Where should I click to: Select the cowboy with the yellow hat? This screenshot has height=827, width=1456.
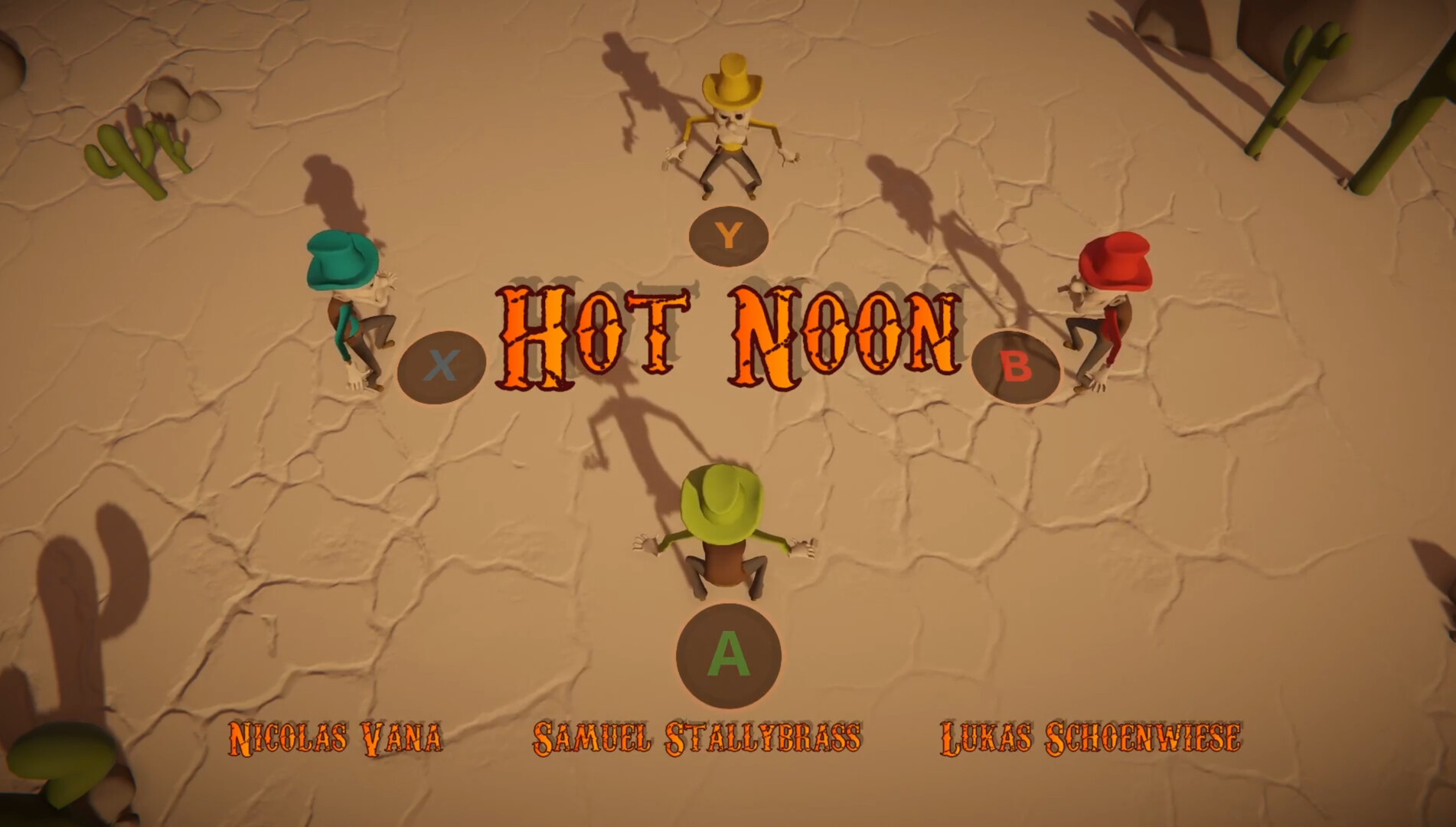tap(731, 123)
